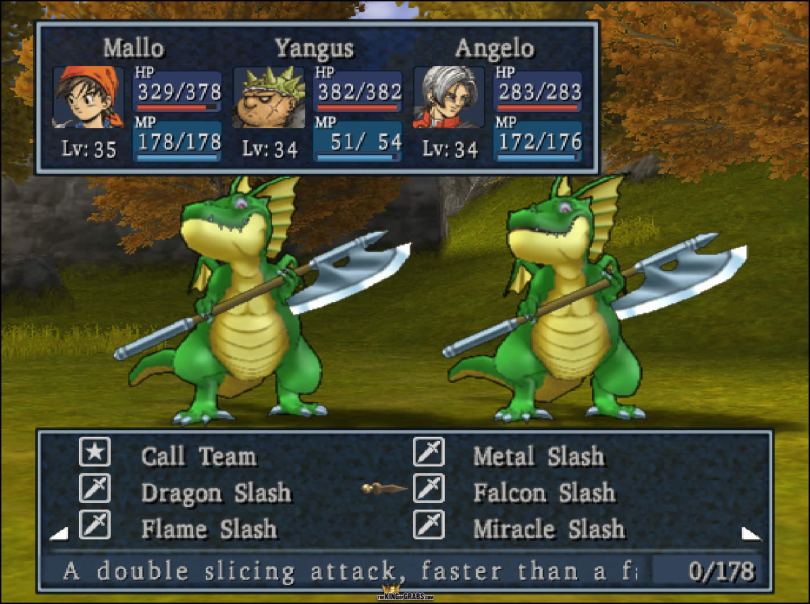810x604 pixels.
Task: Select Mallo's character portrait
Action: (x=88, y=97)
